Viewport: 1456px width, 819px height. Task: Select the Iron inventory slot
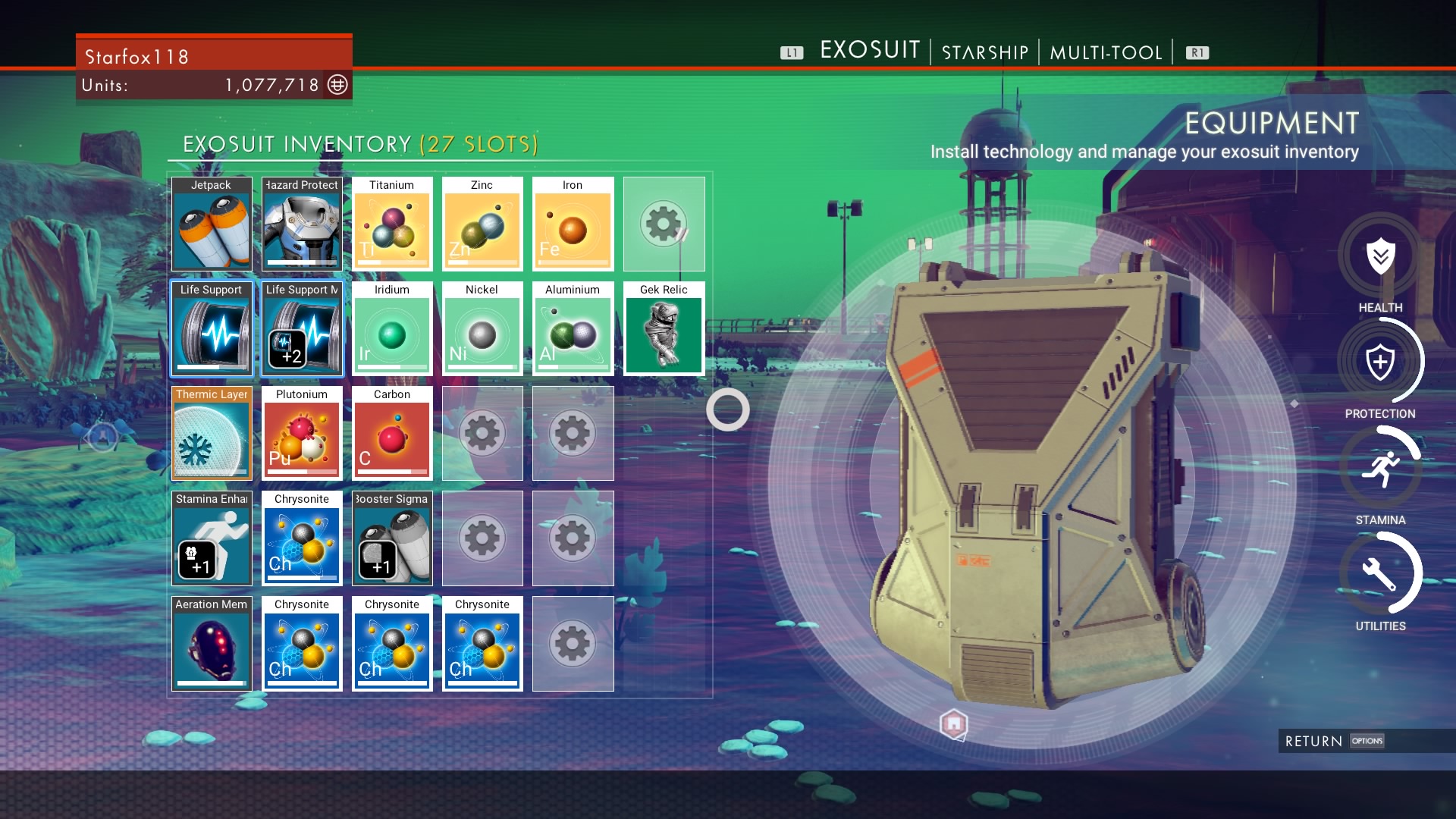click(573, 224)
